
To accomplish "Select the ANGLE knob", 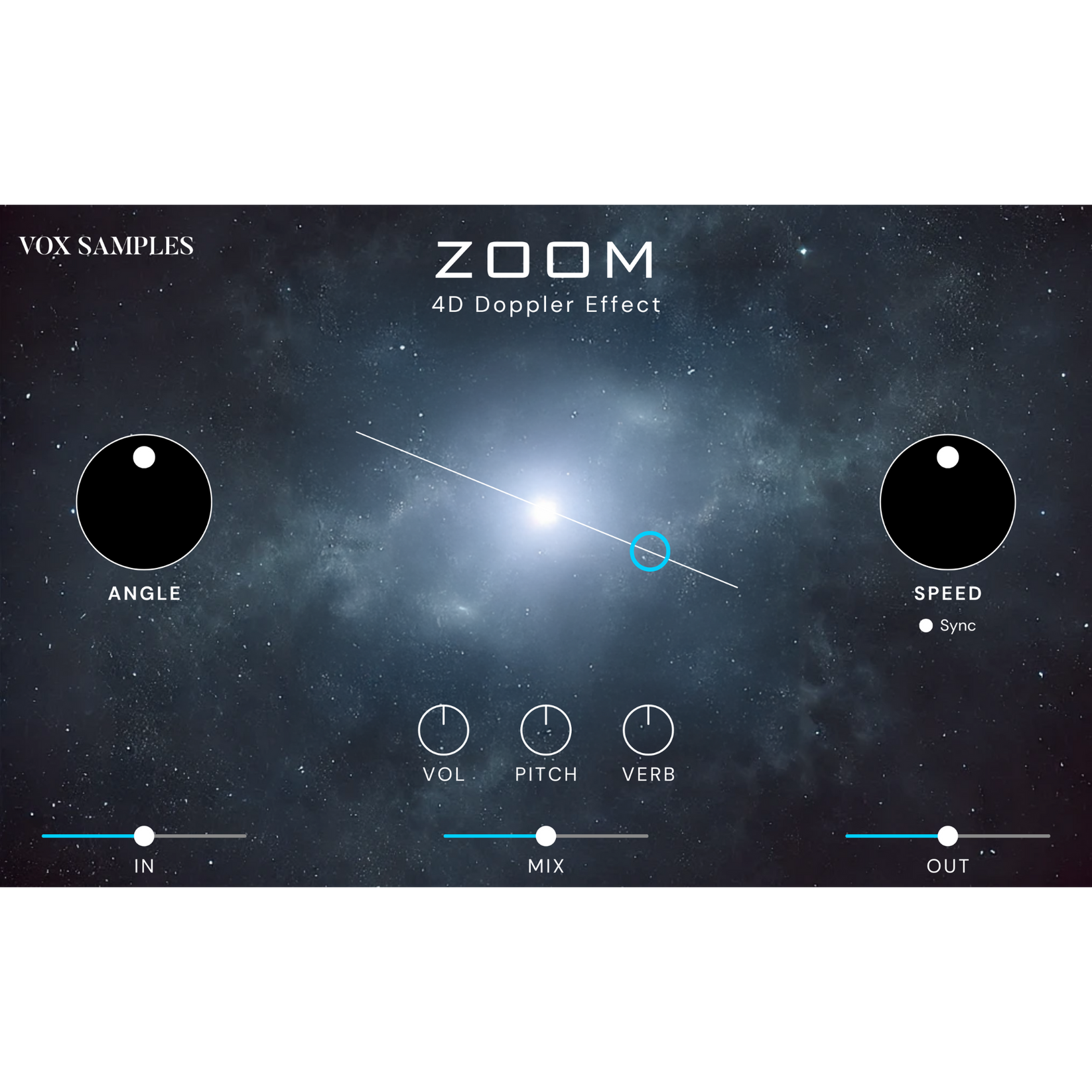I will coord(145,502).
